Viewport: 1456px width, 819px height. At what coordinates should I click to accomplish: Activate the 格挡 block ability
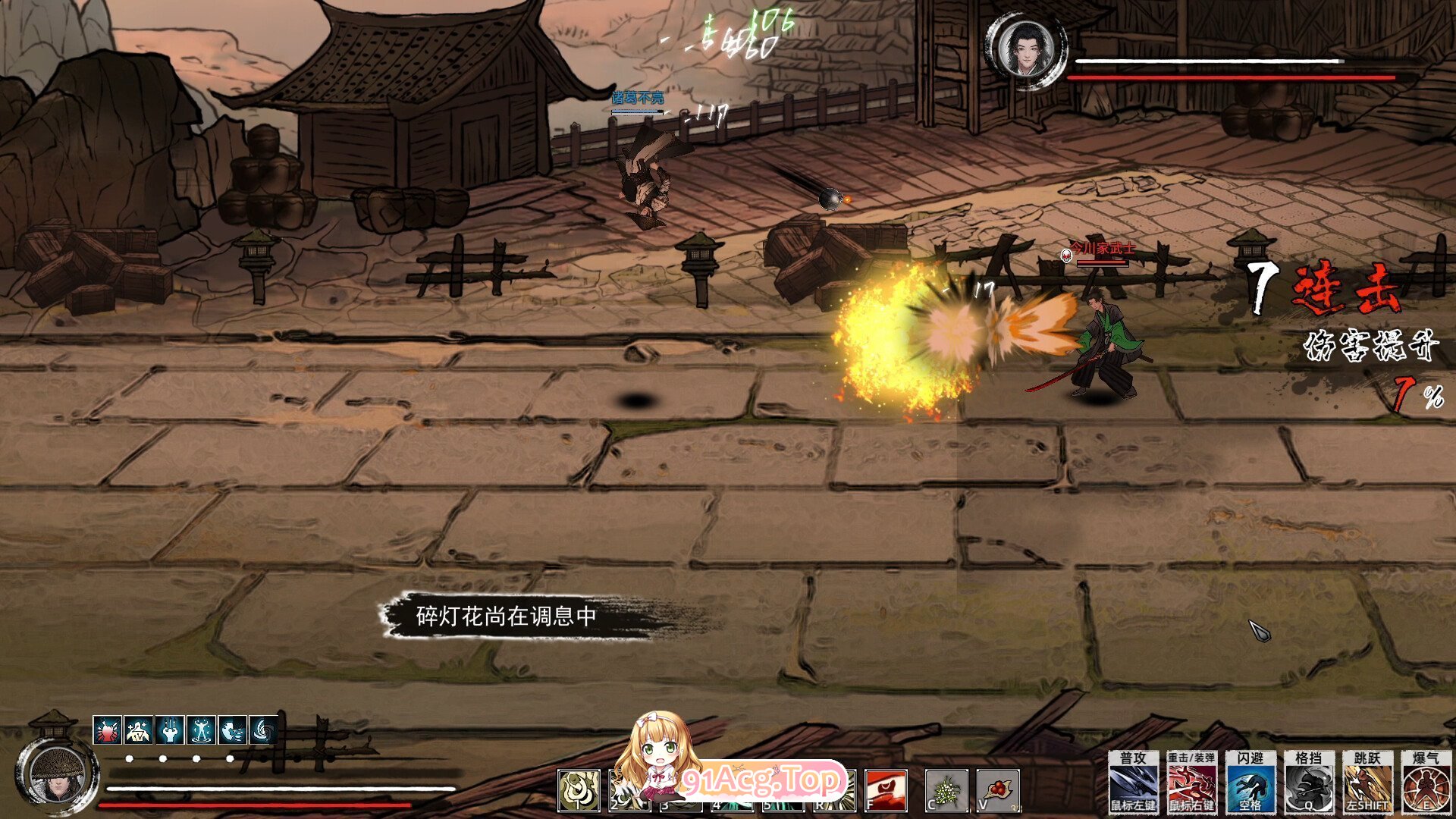click(x=1309, y=782)
